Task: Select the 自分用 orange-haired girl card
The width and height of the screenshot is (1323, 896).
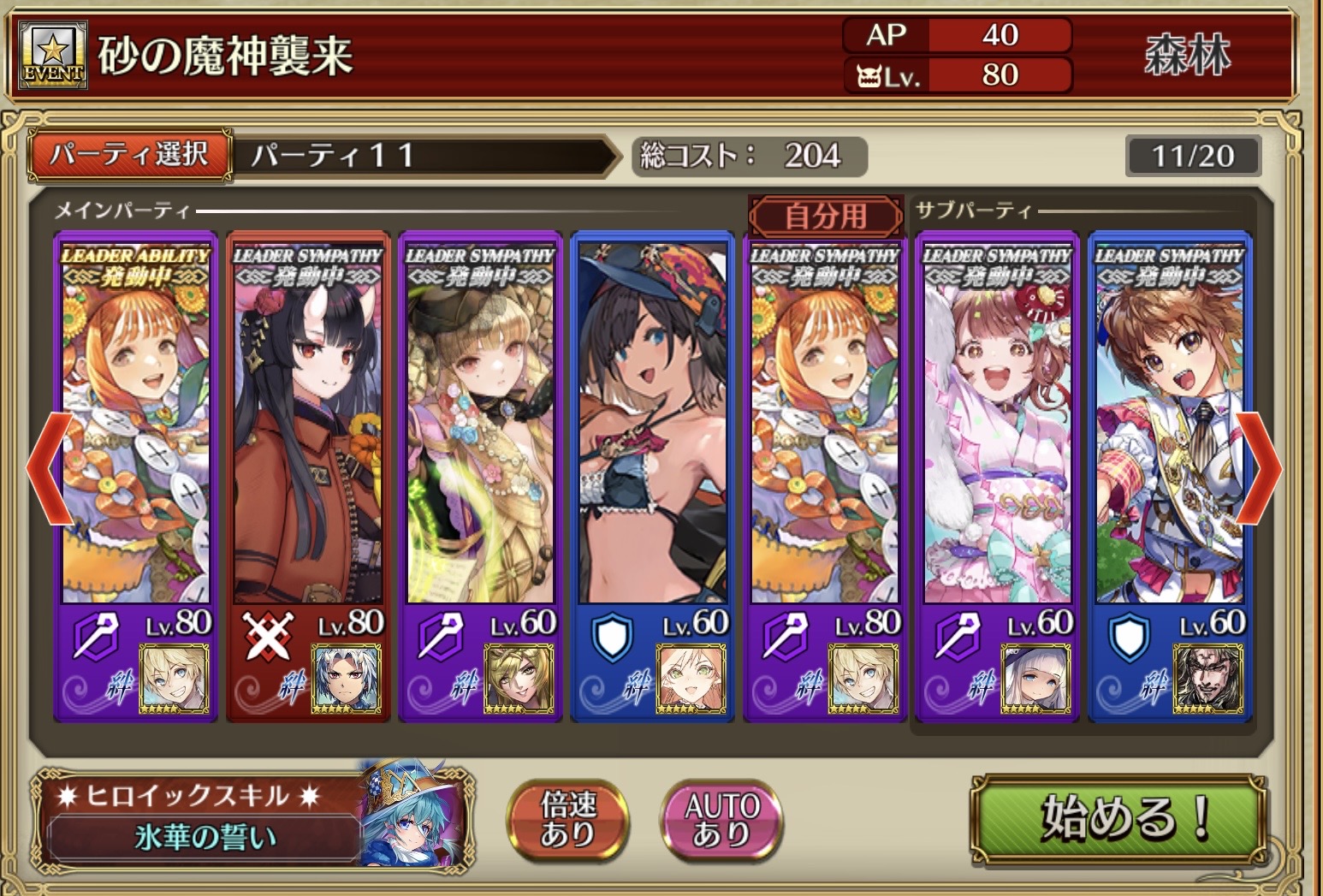Action: 825,428
